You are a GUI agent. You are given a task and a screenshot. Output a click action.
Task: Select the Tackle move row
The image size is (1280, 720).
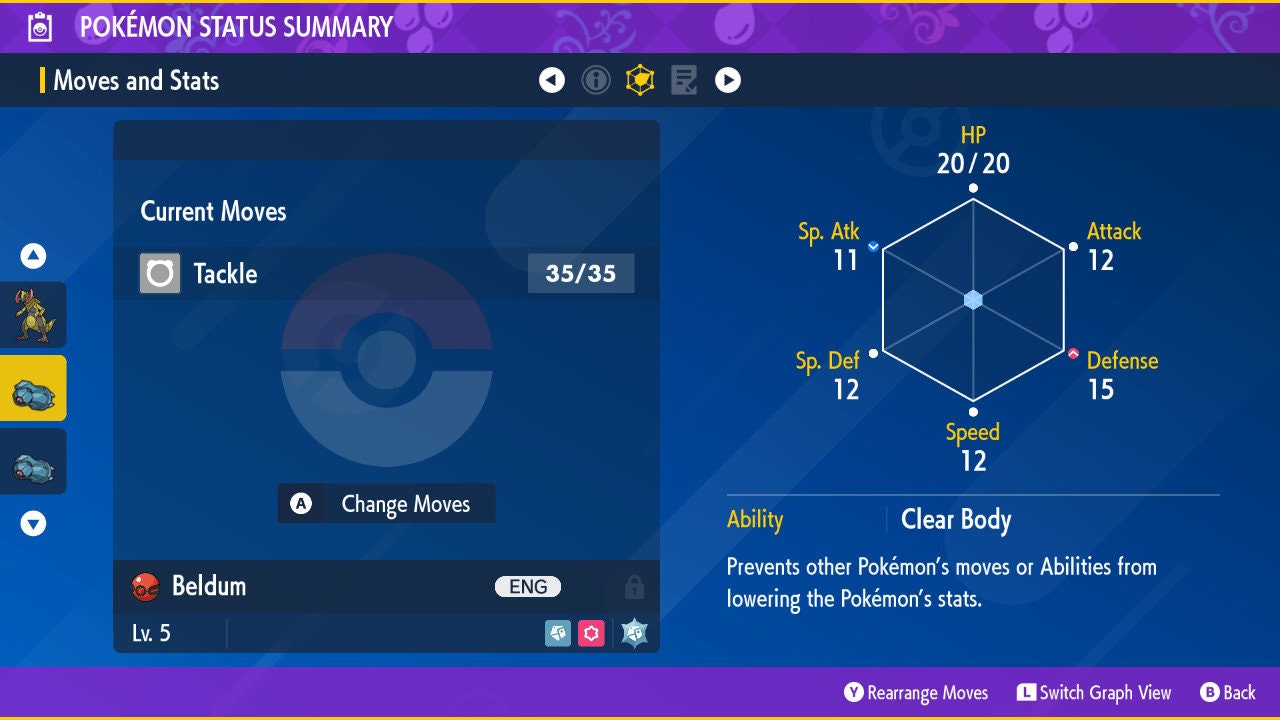(386, 273)
